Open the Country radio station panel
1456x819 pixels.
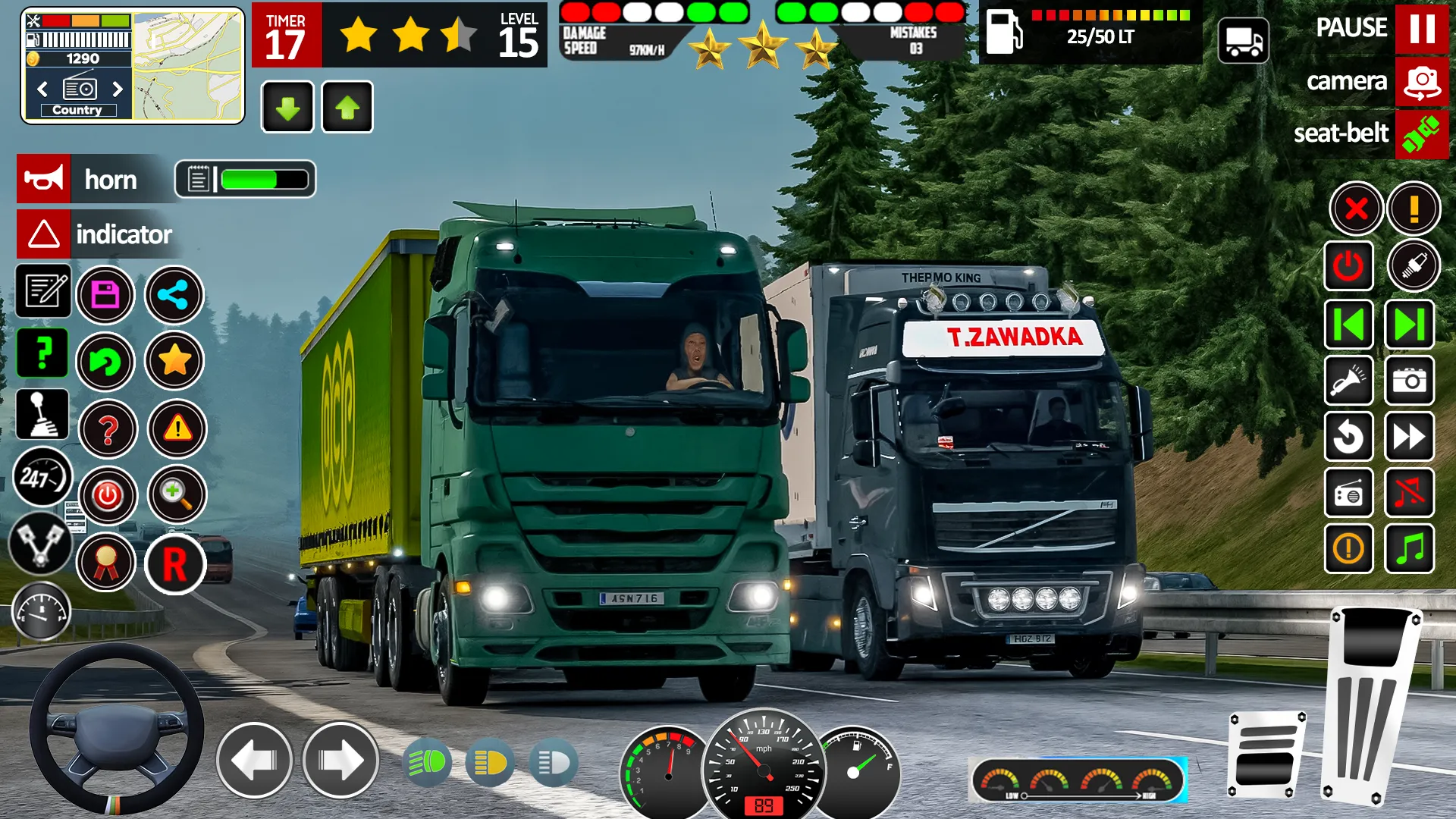80,109
